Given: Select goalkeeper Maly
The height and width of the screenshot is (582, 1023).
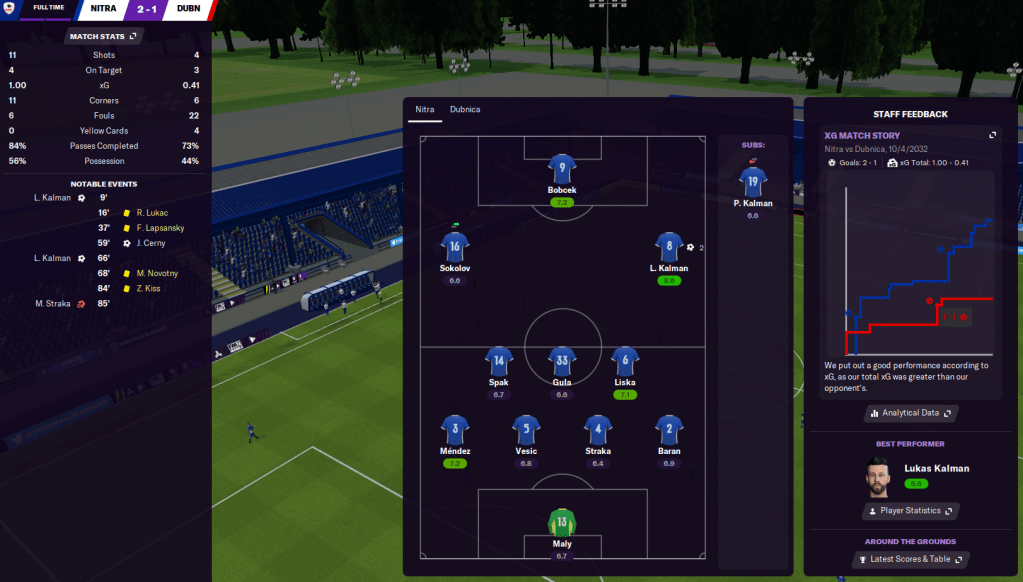Looking at the screenshot, I should click(562, 522).
